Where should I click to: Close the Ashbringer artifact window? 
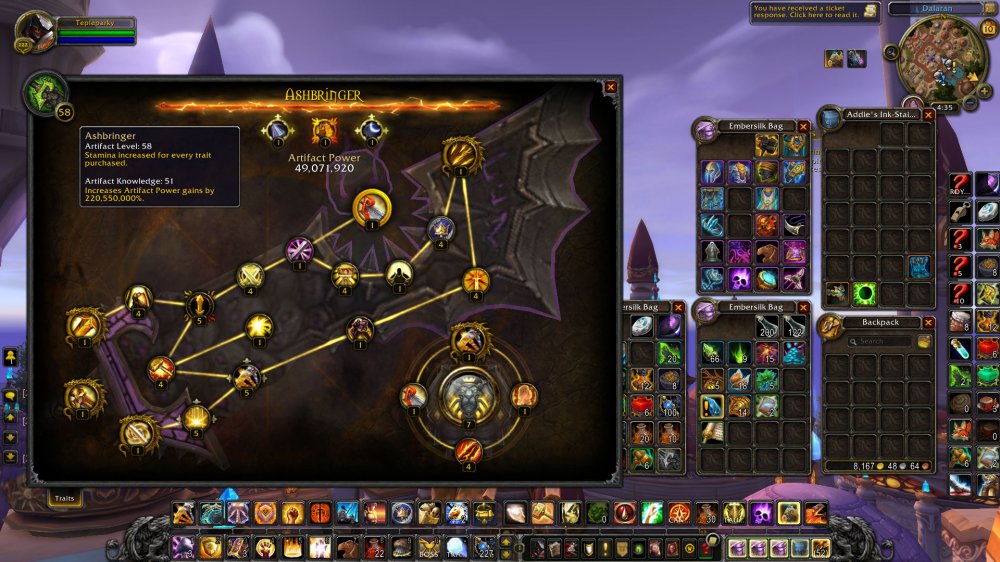611,87
